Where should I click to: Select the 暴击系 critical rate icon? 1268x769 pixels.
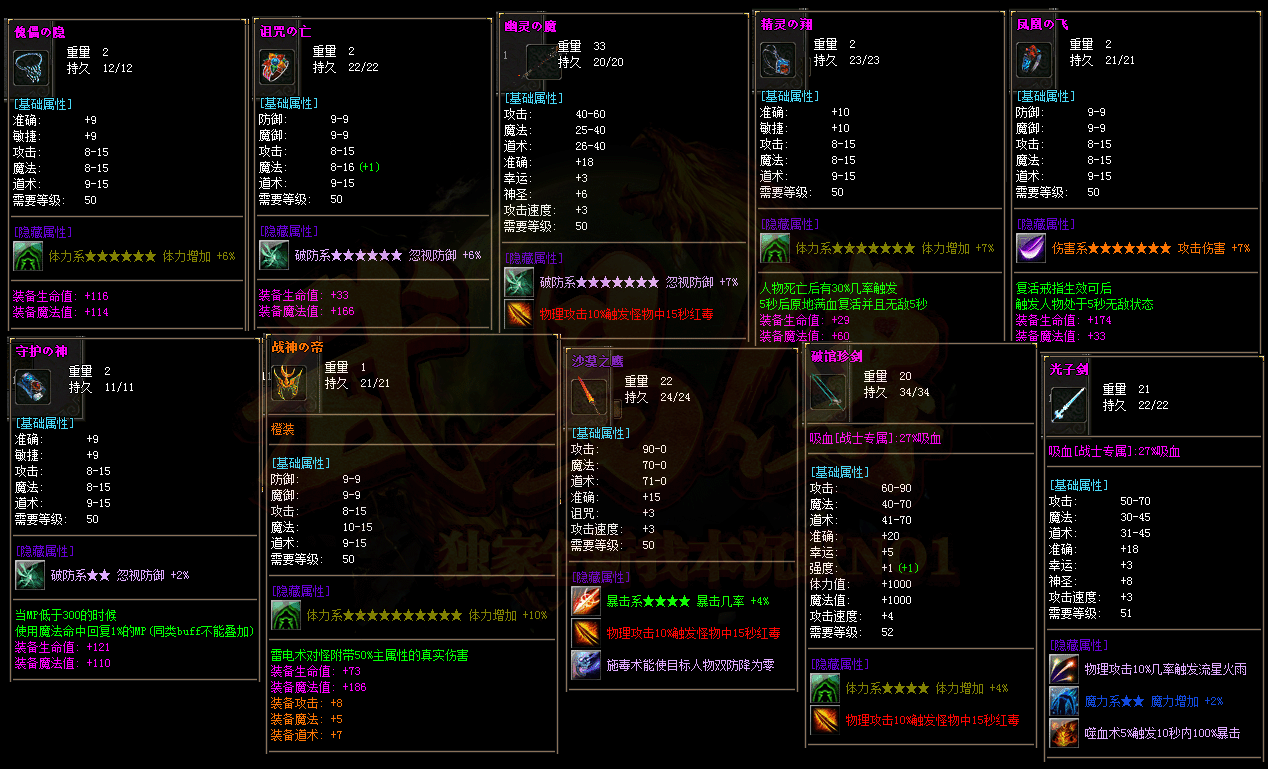(586, 601)
